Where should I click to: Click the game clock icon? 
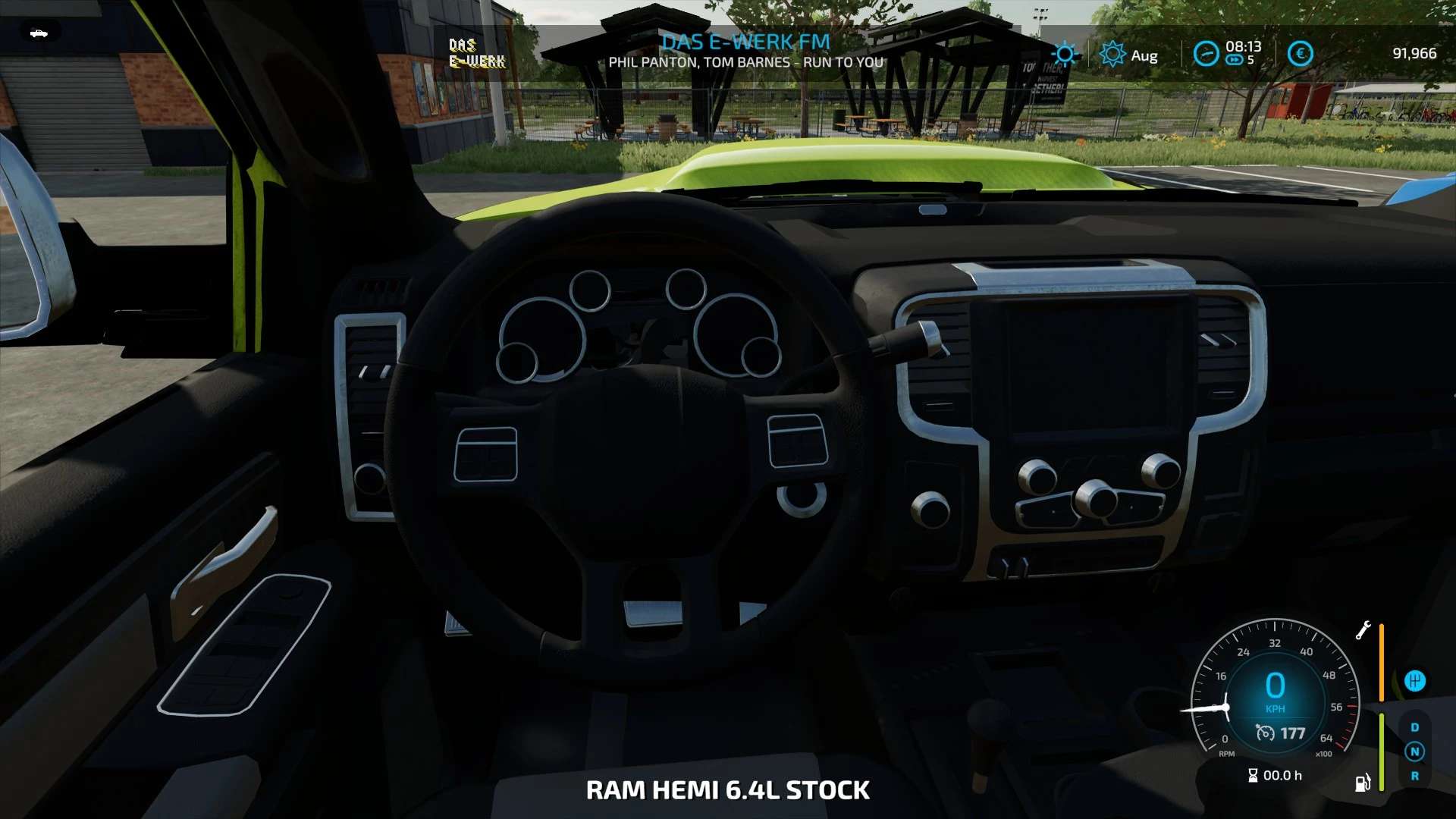coord(1206,53)
